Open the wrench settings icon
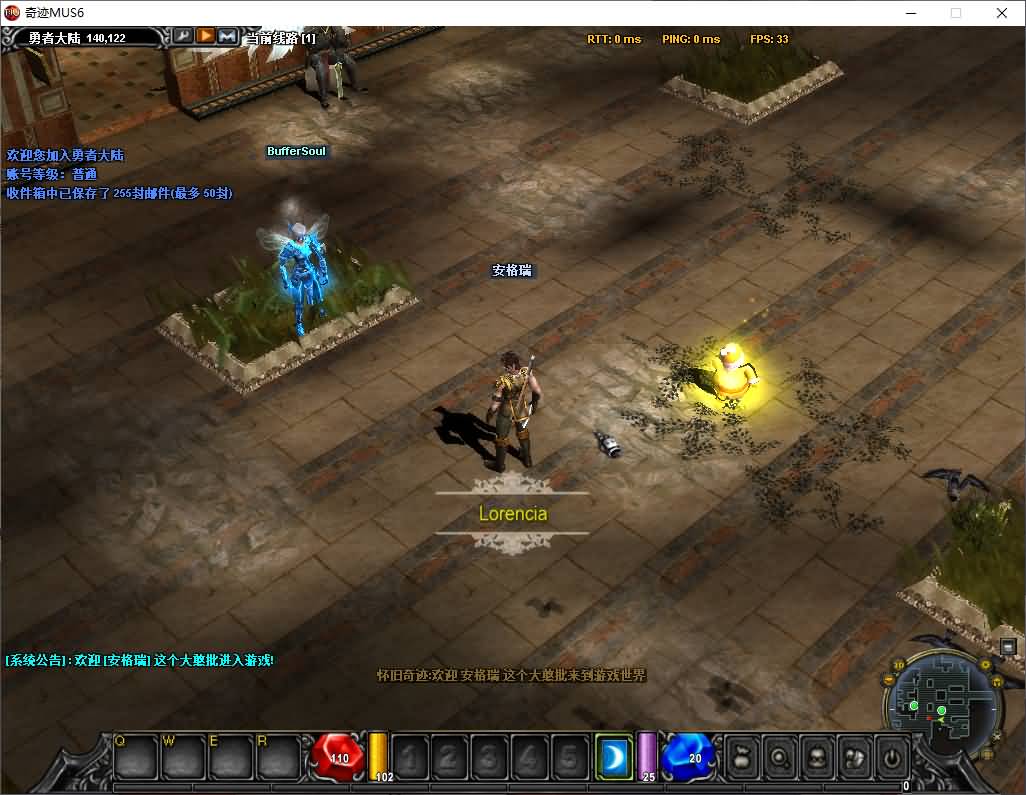This screenshot has width=1026, height=795. click(183, 36)
